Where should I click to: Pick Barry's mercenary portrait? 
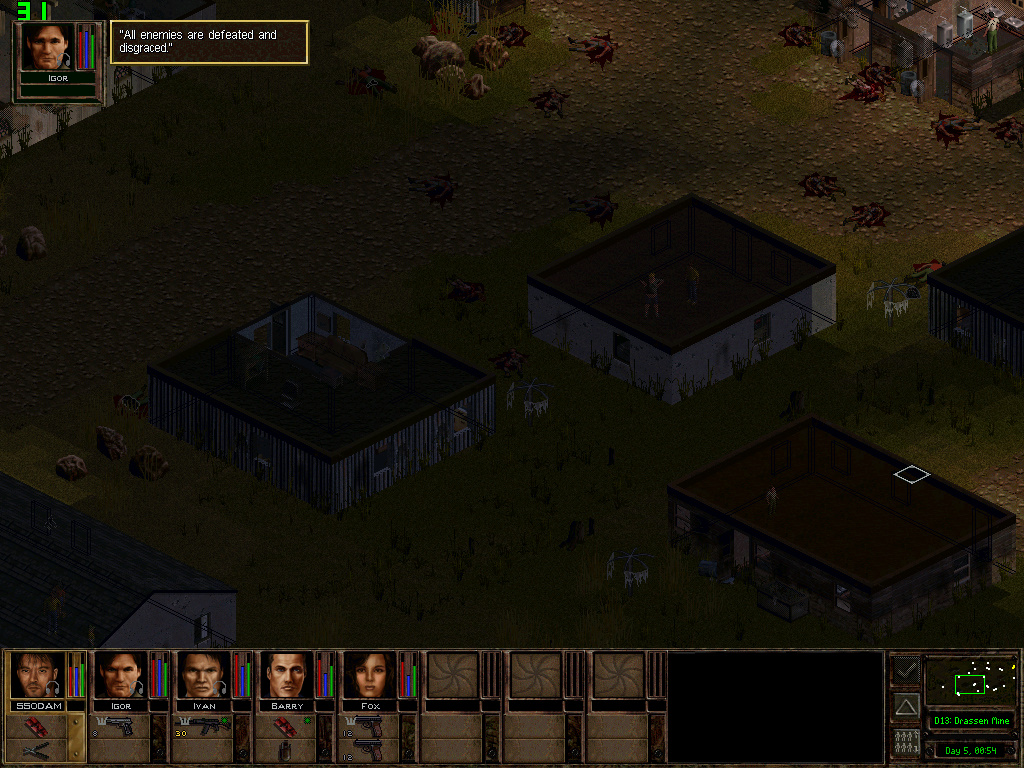[x=286, y=675]
